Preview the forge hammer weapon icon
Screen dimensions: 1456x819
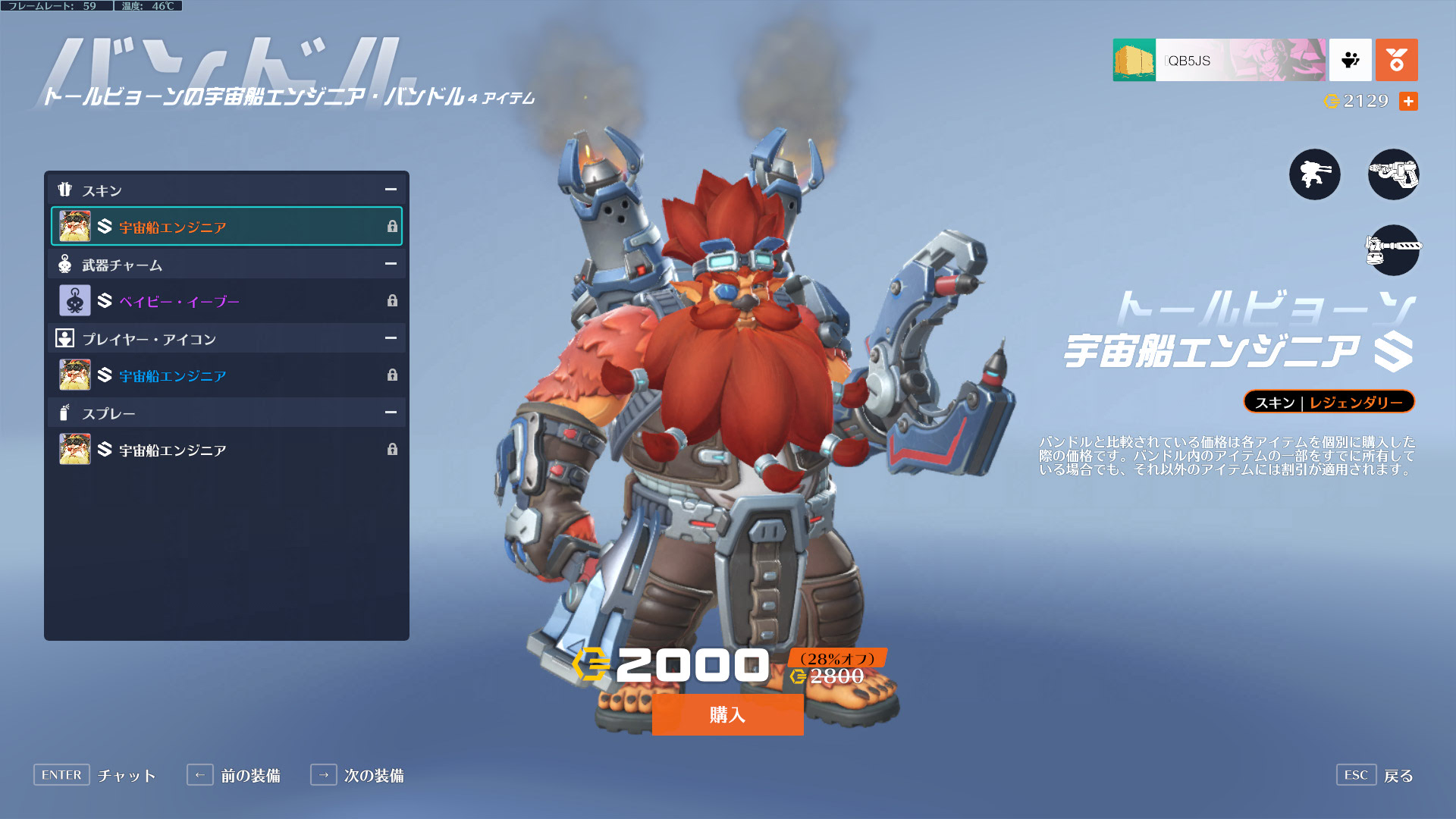tap(1393, 249)
